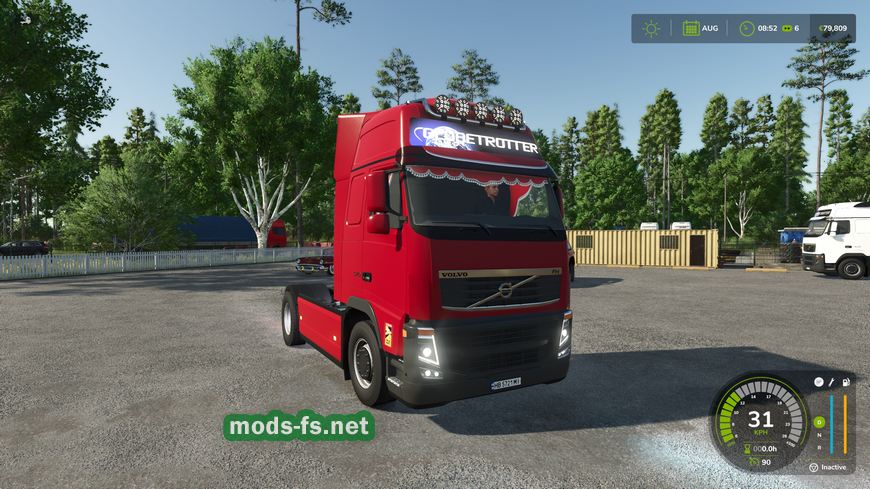Click the clock time-scale icon
Image resolution: width=870 pixels, height=489 pixels.
click(746, 28)
